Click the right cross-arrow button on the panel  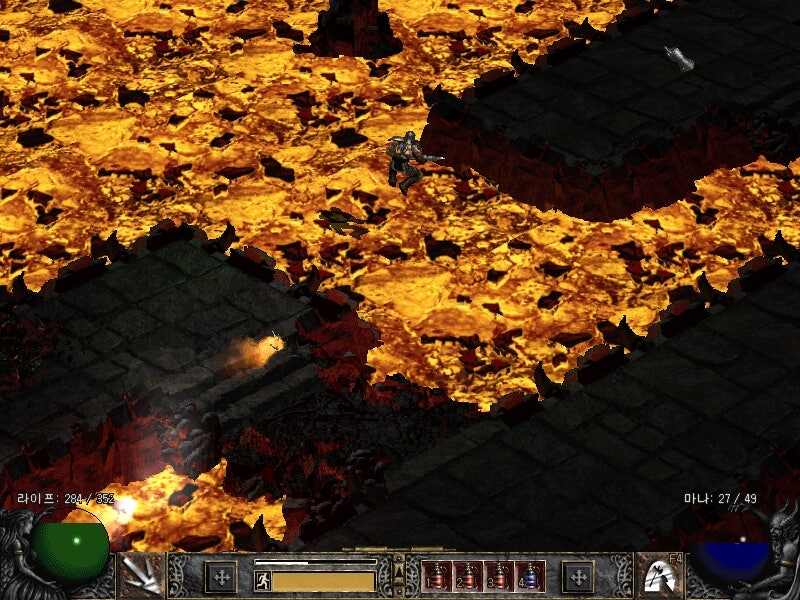(x=578, y=576)
